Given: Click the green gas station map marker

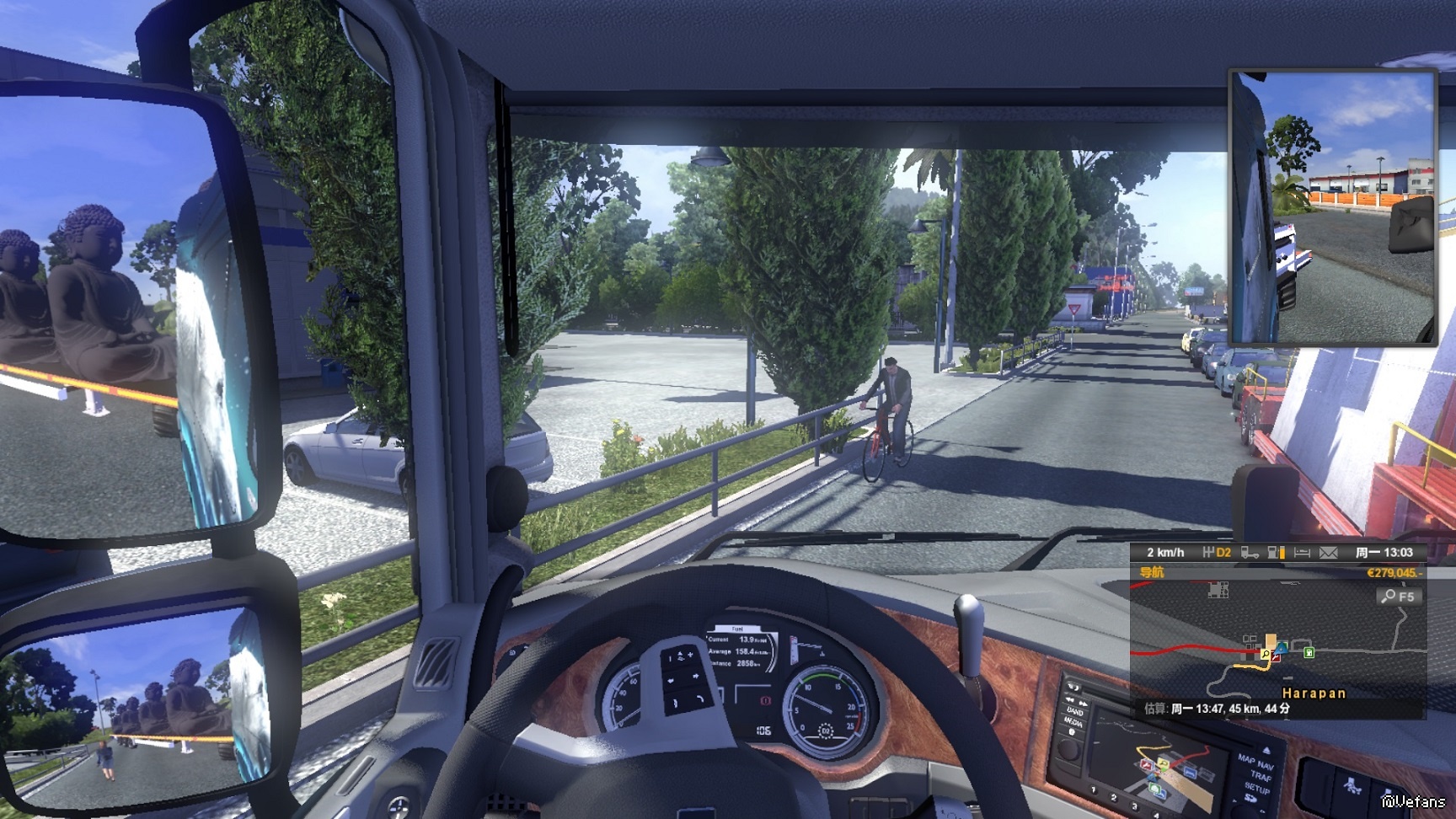Looking at the screenshot, I should point(1309,652).
